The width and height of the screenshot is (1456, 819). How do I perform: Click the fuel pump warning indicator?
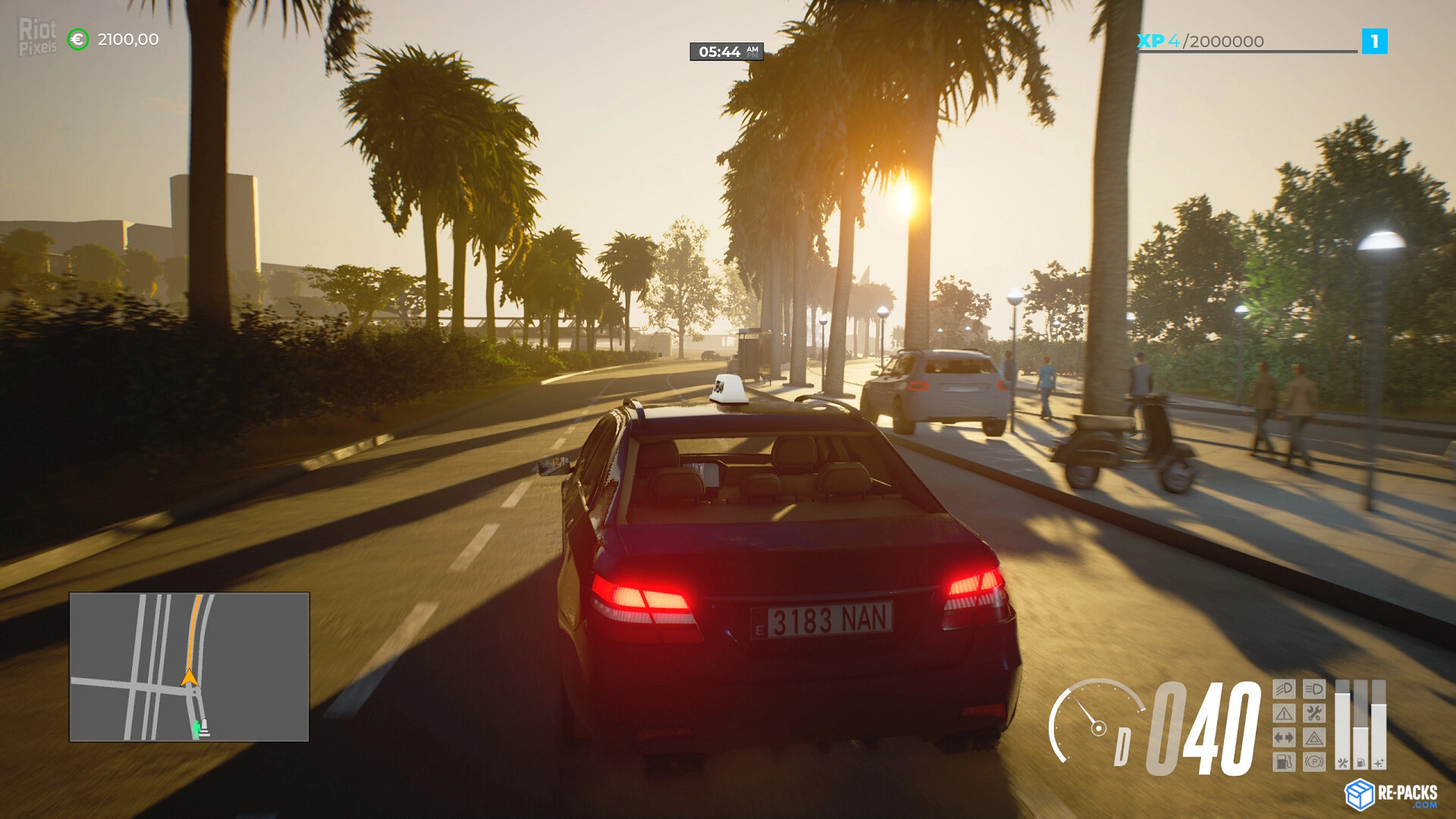pyautogui.click(x=1284, y=761)
